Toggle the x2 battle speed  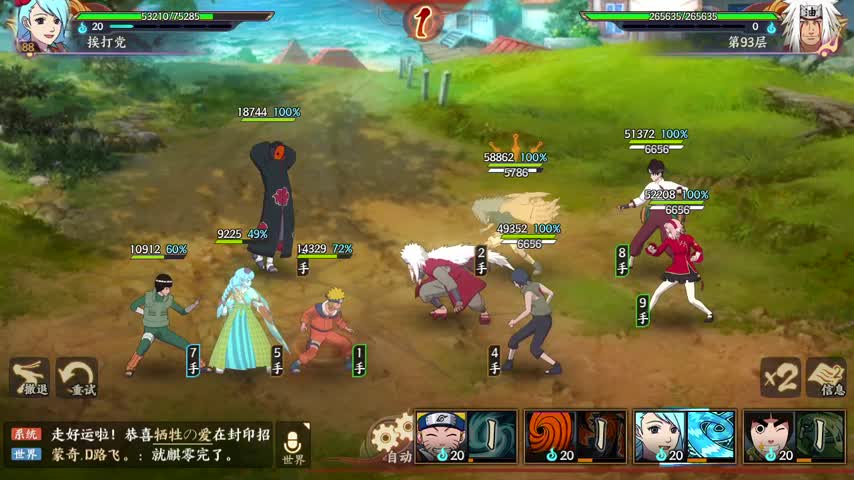coord(779,377)
